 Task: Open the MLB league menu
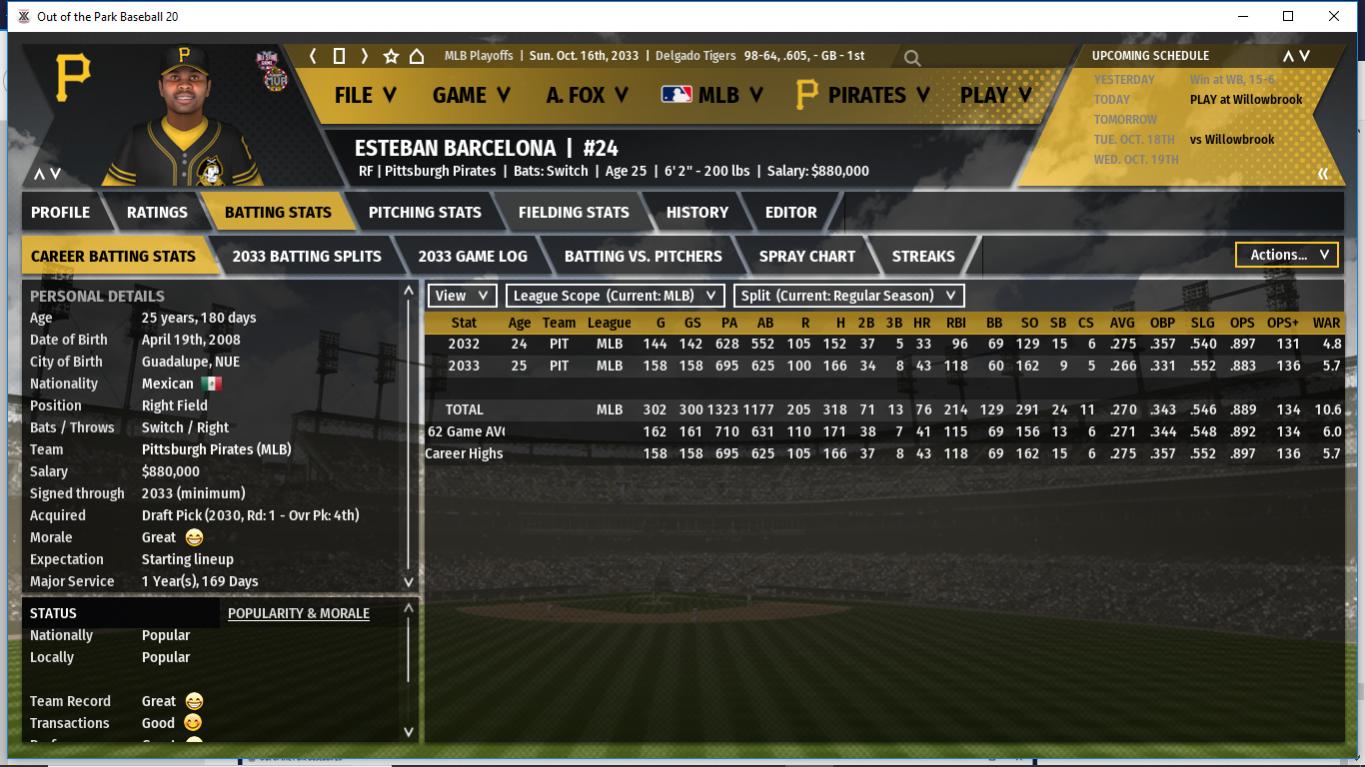[x=712, y=95]
